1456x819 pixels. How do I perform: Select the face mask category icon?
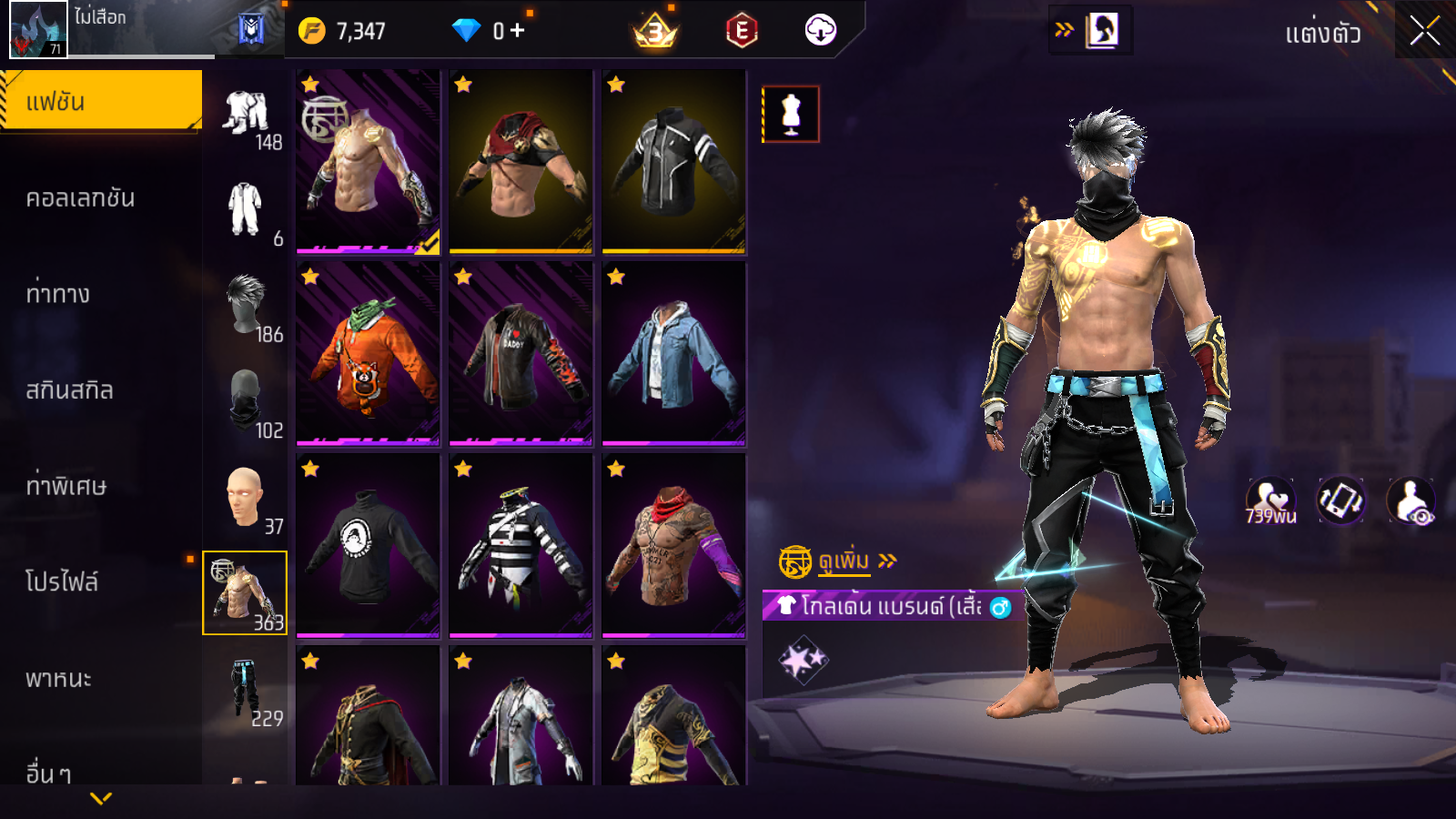246,400
